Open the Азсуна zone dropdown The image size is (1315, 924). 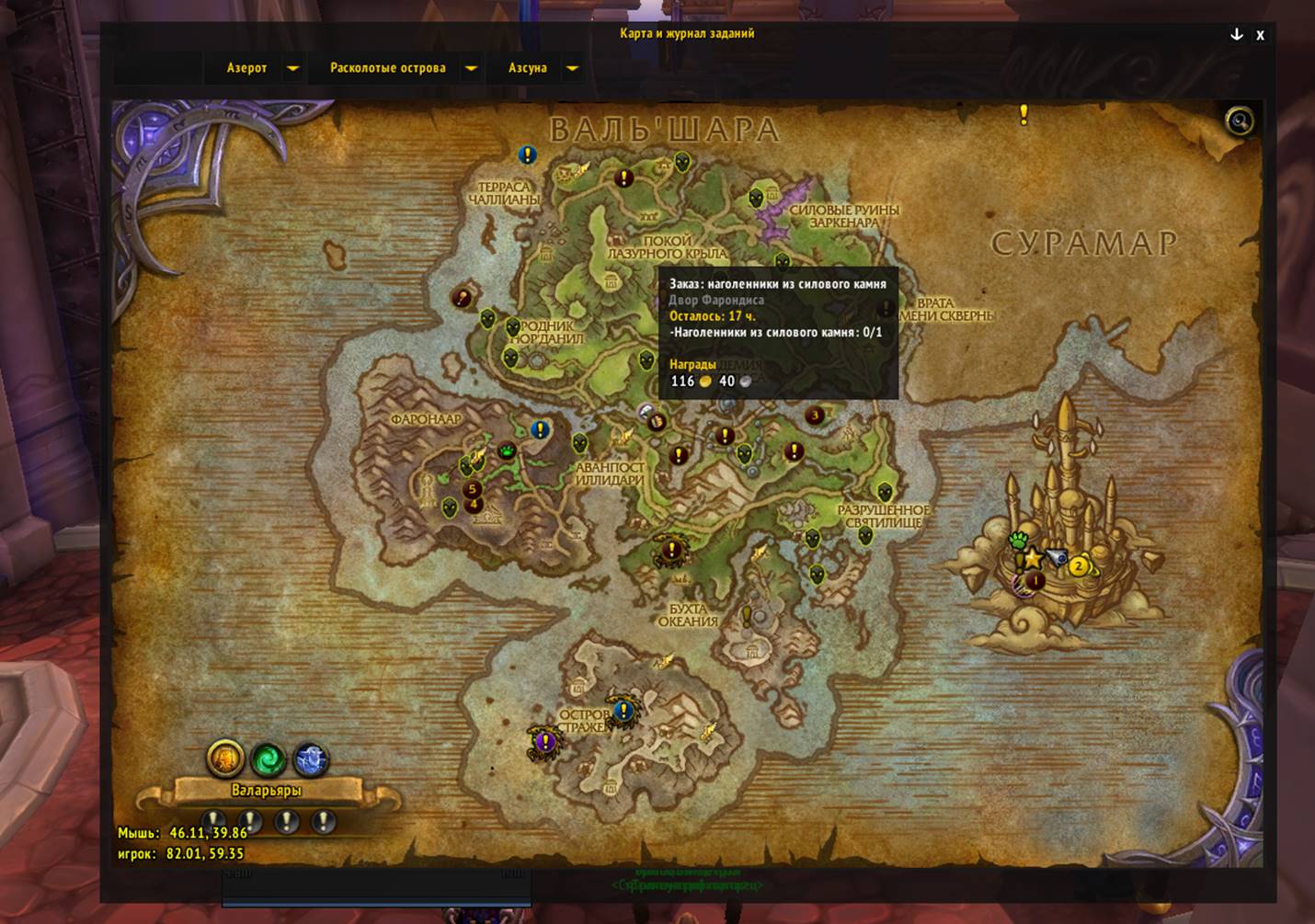[x=572, y=68]
